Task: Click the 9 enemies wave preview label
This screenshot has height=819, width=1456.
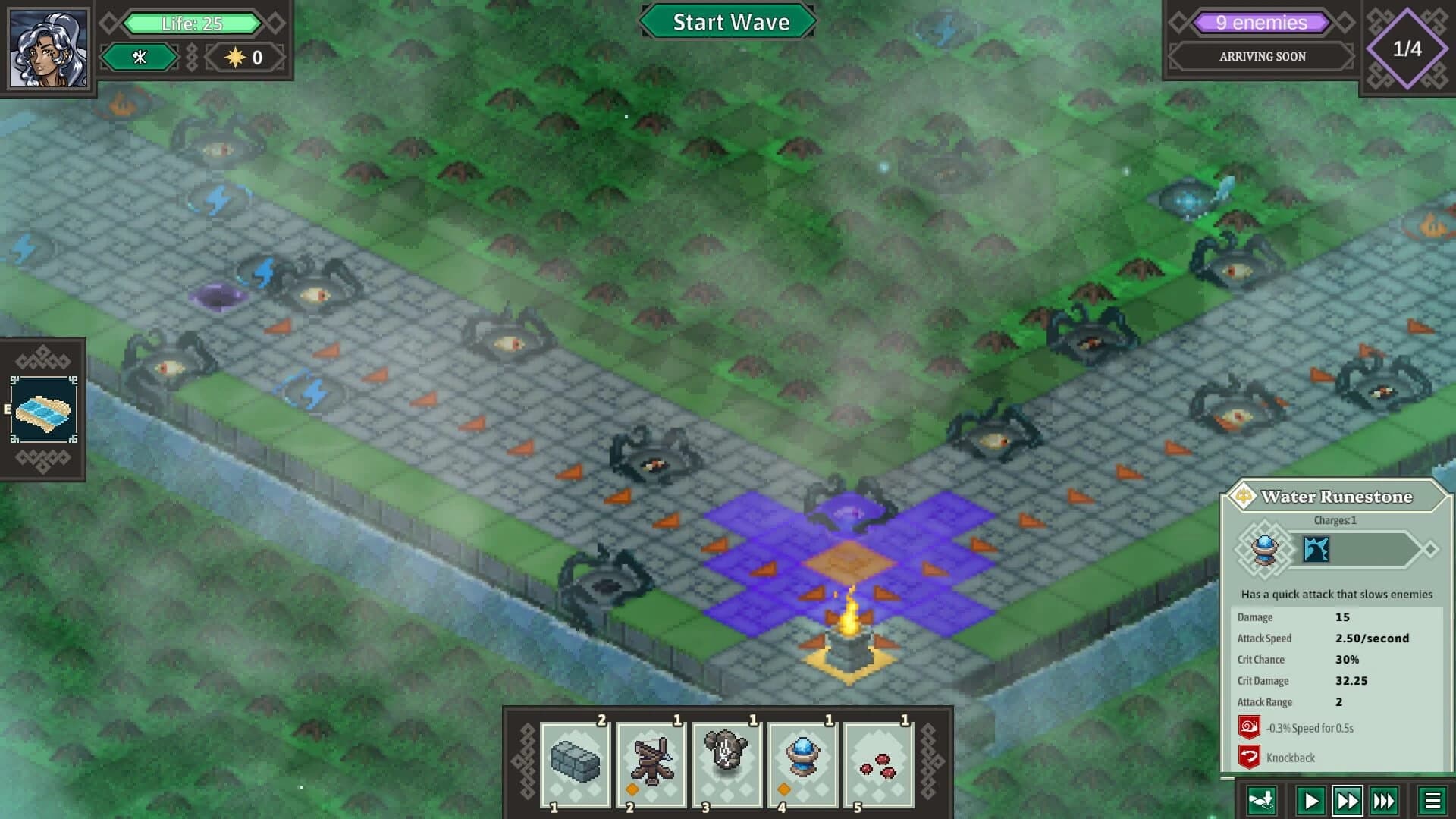Action: coord(1260,22)
